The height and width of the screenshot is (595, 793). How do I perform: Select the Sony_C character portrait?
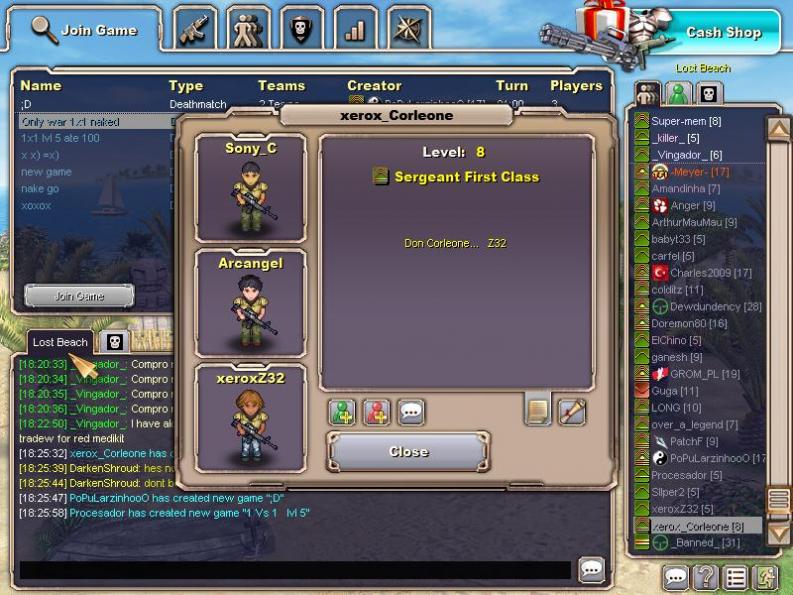coord(250,188)
